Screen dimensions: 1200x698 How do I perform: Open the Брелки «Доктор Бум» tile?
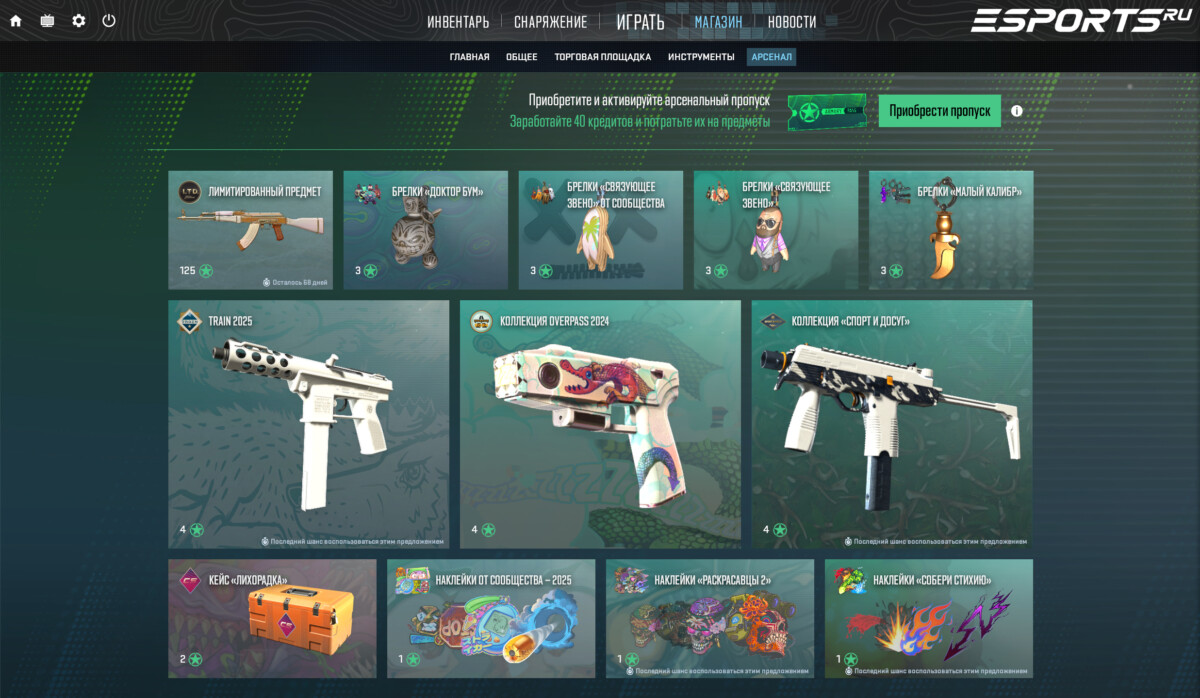[425, 230]
